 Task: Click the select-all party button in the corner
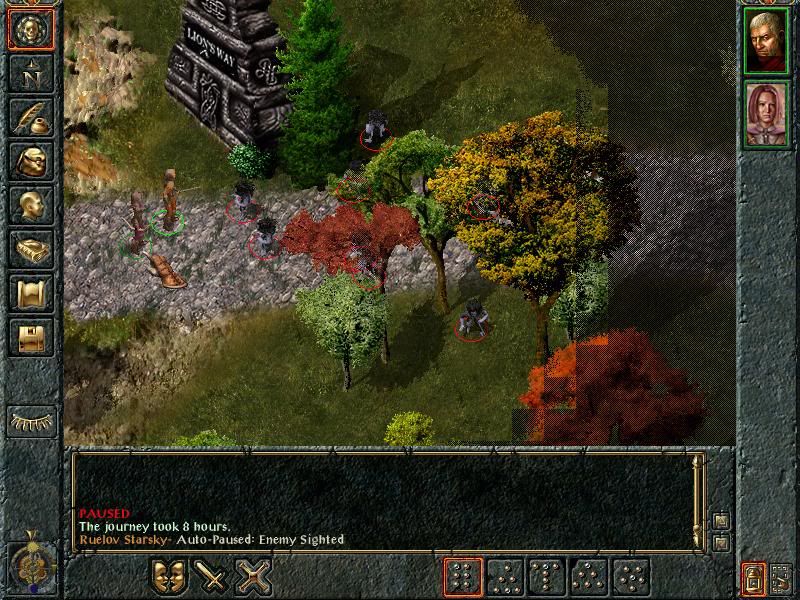click(x=780, y=577)
